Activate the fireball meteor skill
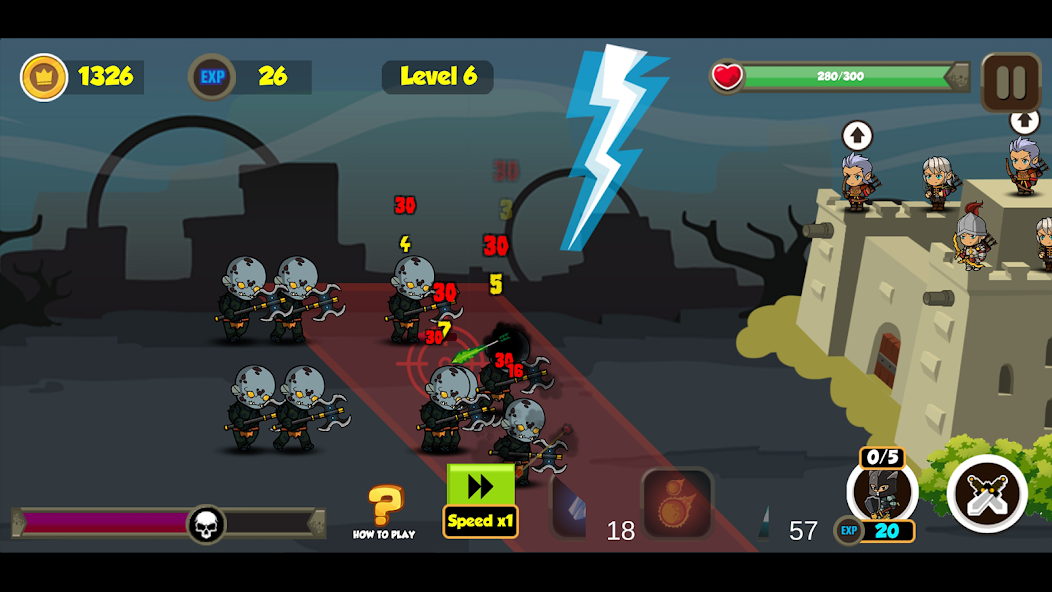Viewport: 1052px width, 592px height. coord(677,503)
